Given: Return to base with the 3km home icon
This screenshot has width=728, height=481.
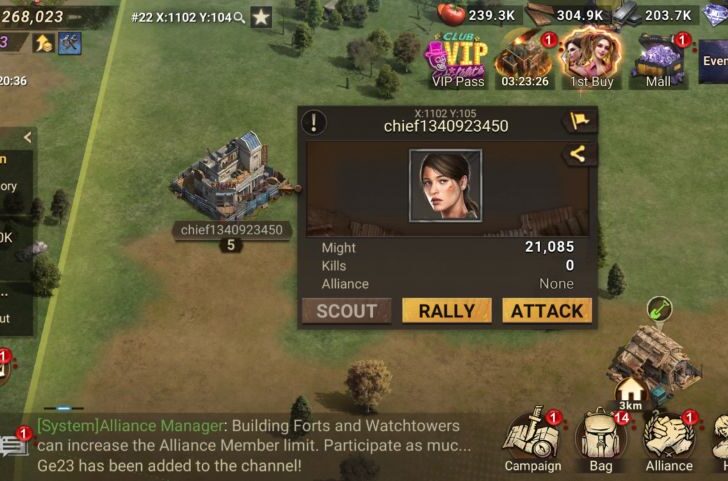Looking at the screenshot, I should coord(630,392).
